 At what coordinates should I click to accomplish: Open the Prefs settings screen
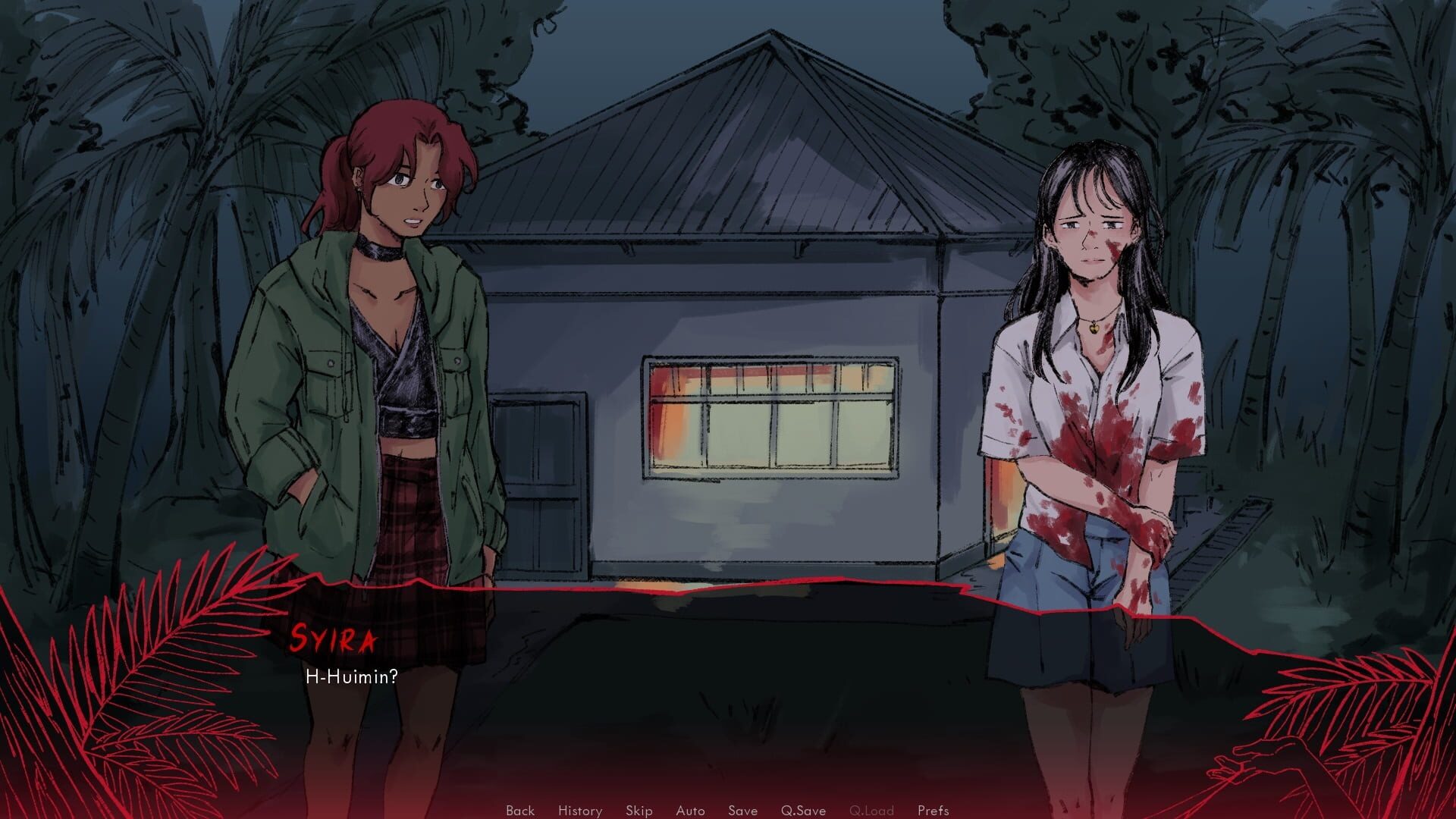934,811
